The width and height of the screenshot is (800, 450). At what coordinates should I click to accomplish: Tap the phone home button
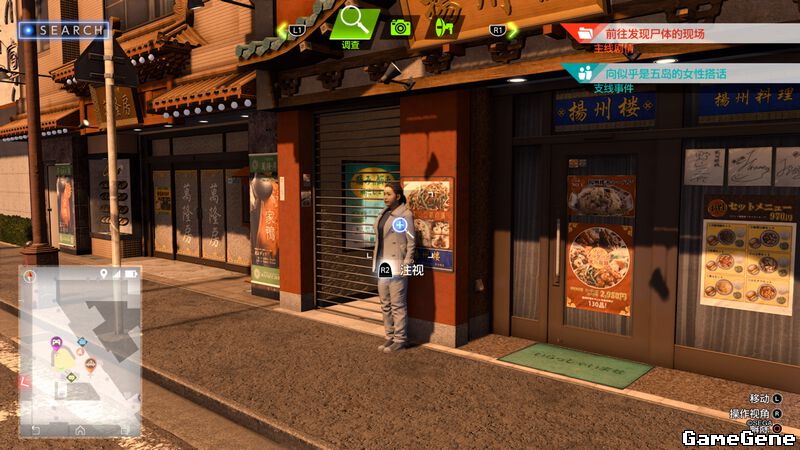click(x=80, y=429)
